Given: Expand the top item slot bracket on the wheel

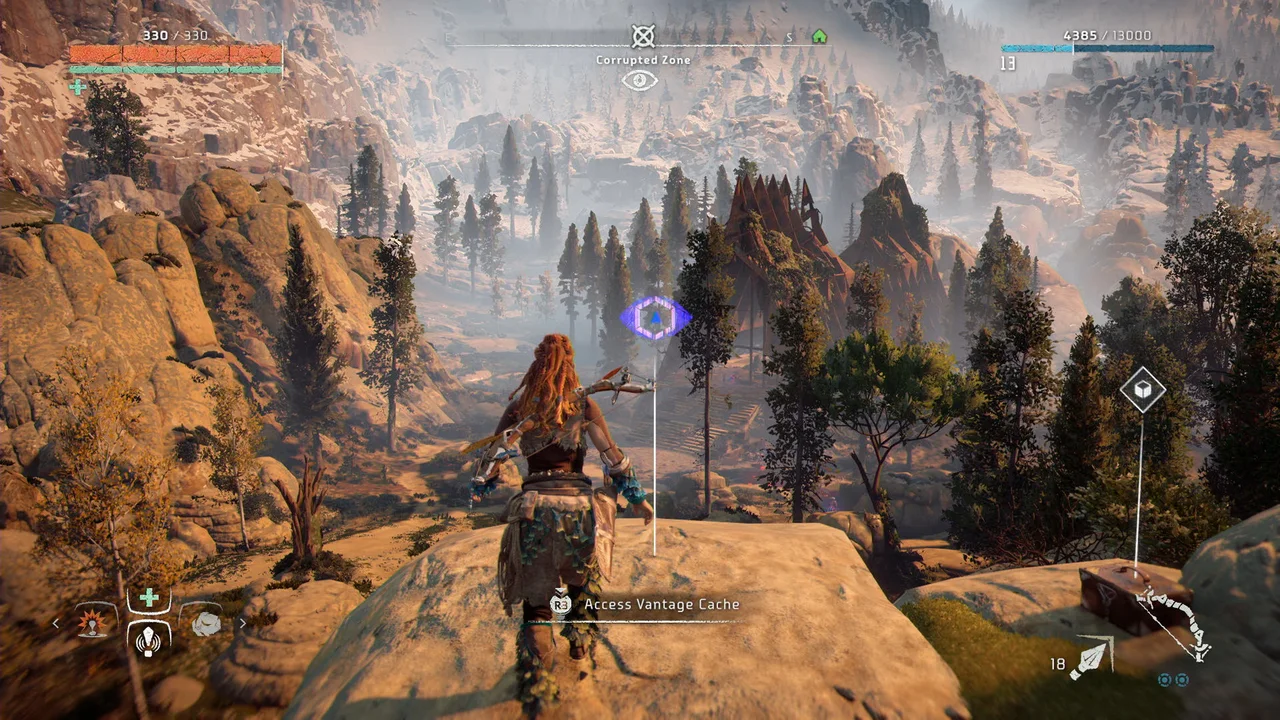Looking at the screenshot, I should [148, 596].
